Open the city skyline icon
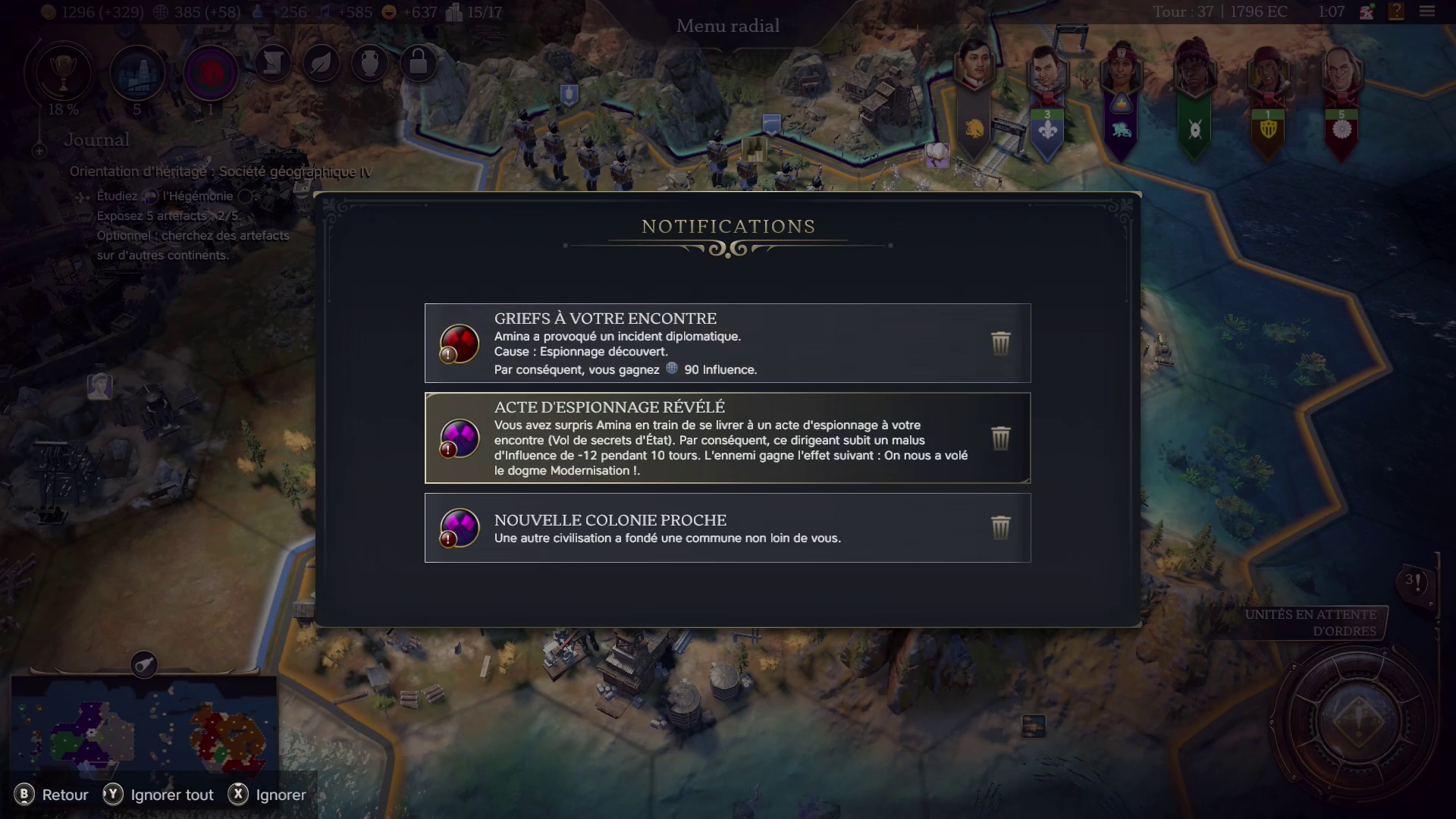 [137, 73]
